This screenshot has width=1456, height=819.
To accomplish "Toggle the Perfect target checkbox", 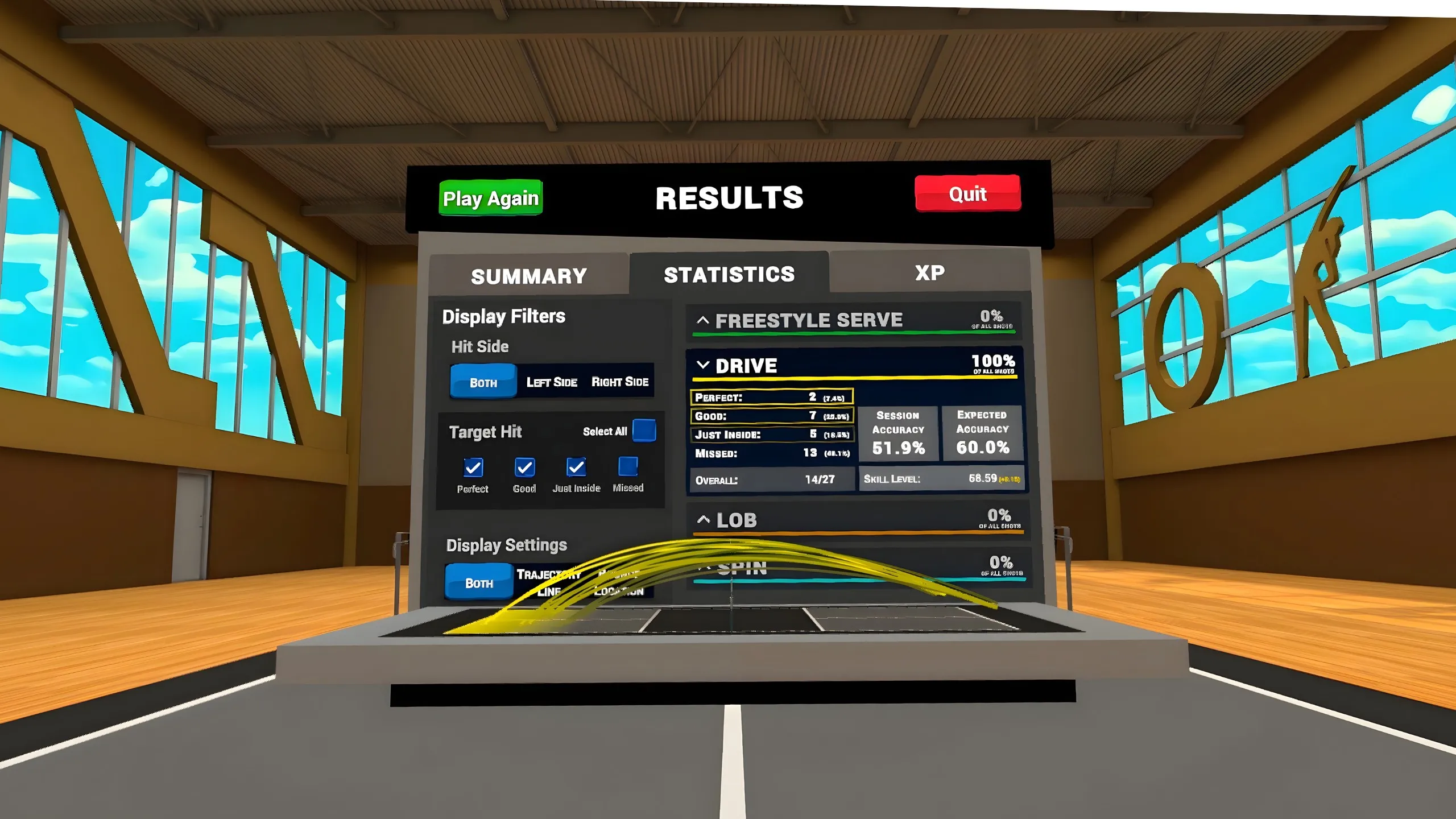I will point(473,468).
